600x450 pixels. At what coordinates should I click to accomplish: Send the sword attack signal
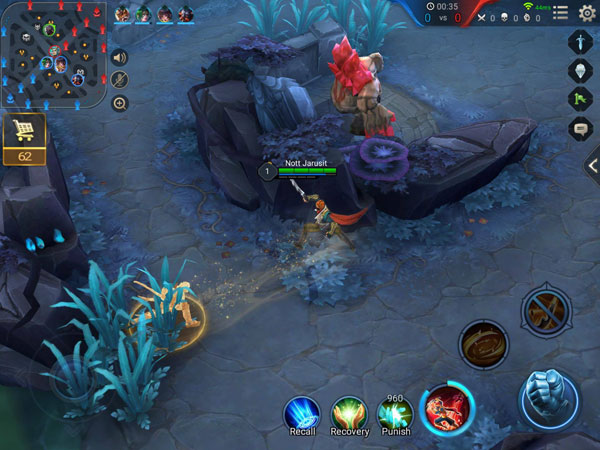click(580, 42)
